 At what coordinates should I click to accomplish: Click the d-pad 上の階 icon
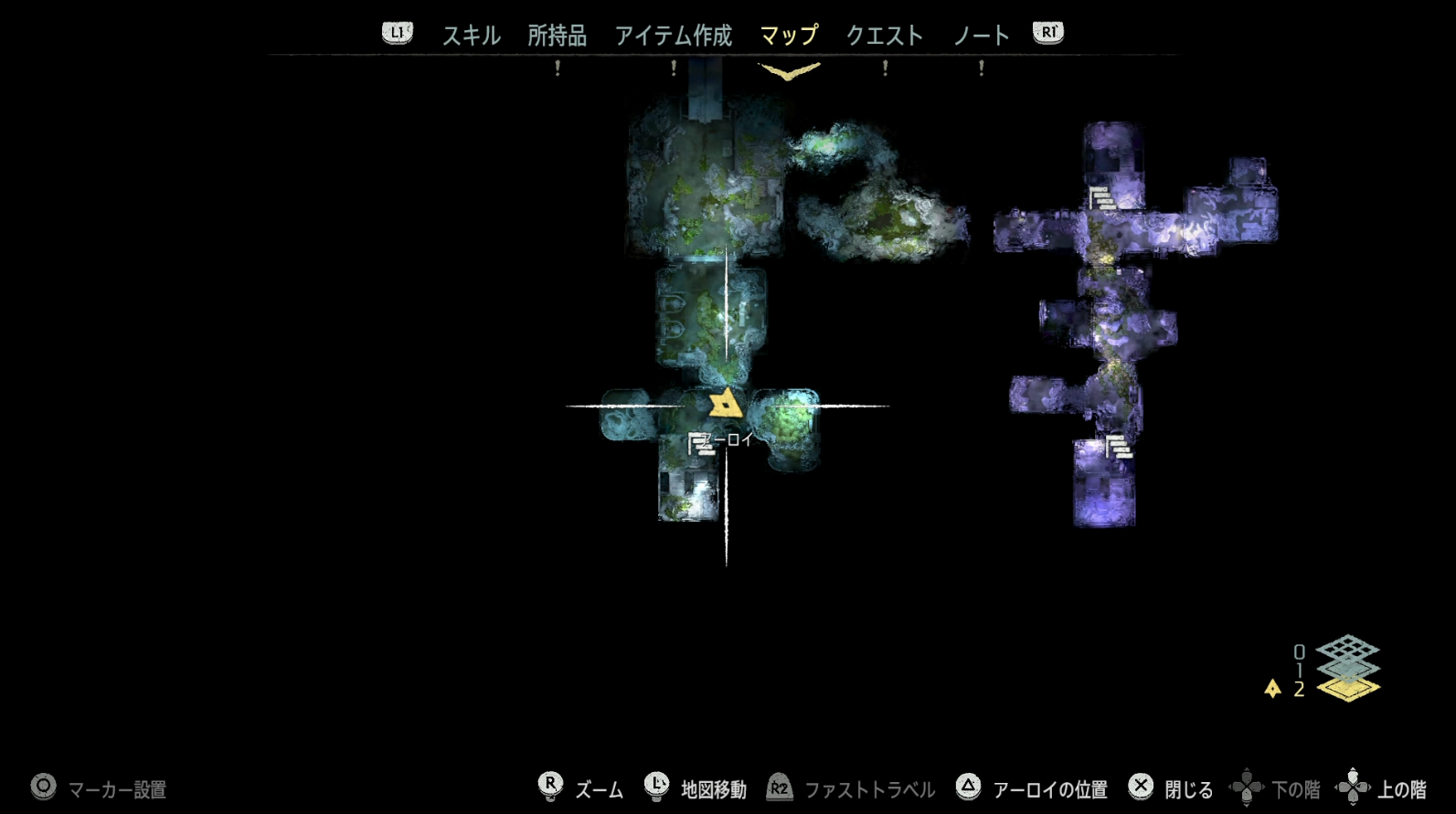click(1355, 786)
